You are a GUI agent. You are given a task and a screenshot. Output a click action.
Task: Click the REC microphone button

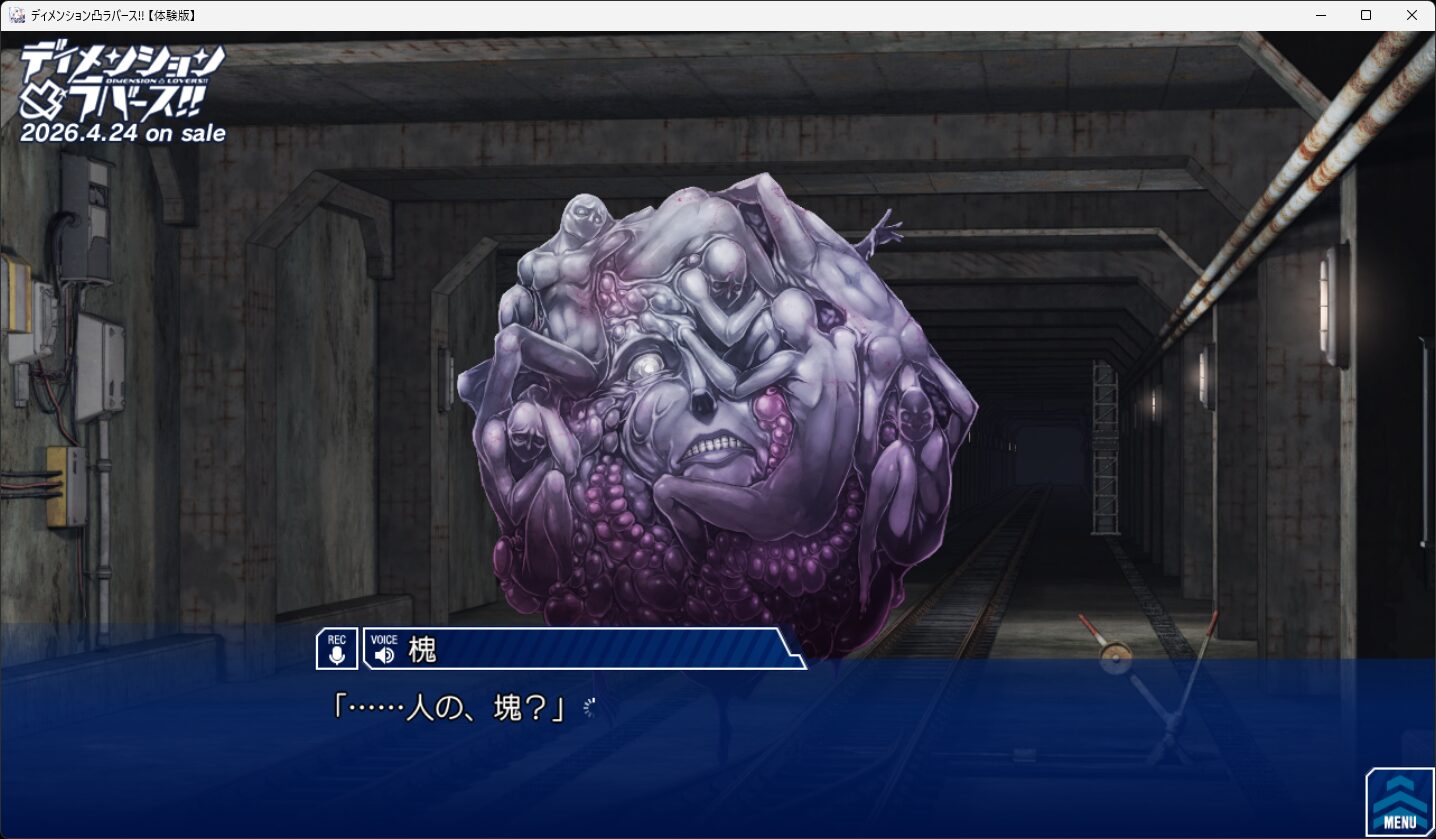click(337, 649)
